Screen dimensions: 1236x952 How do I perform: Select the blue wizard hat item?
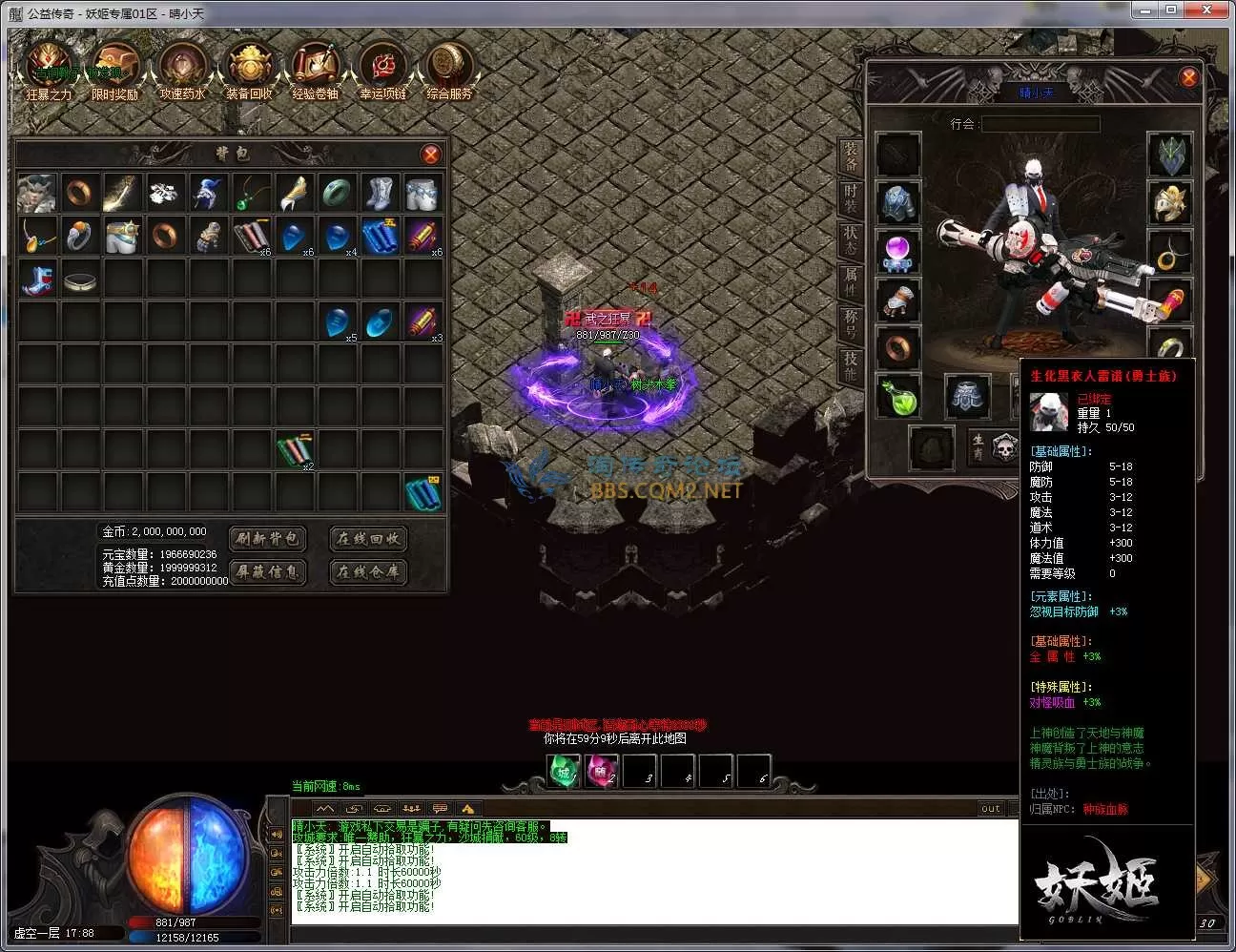[207, 193]
